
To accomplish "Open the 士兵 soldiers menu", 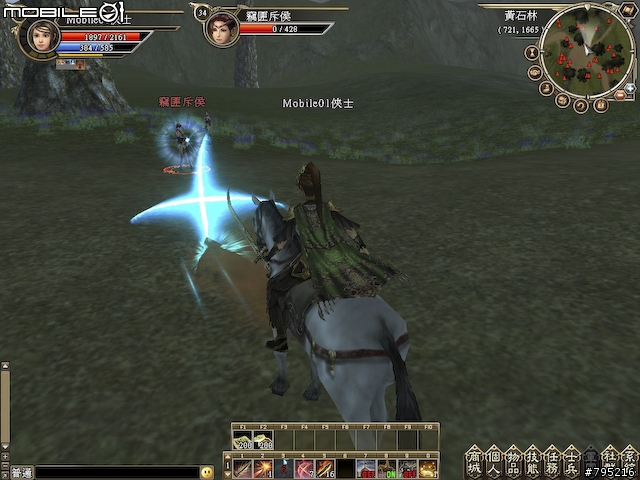I will coord(575,462).
